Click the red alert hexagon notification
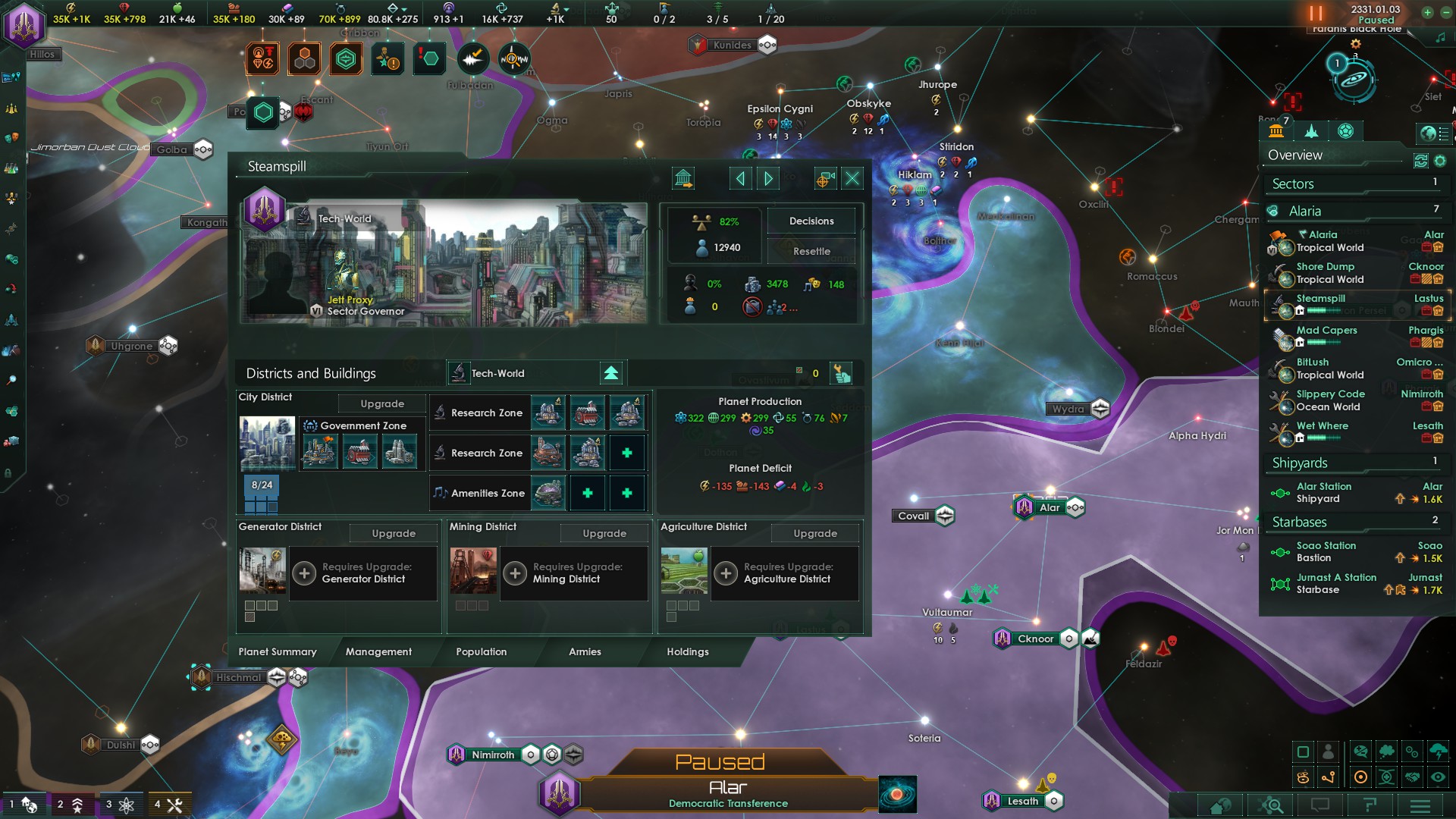Screen dimensions: 1456x819 click(x=430, y=59)
